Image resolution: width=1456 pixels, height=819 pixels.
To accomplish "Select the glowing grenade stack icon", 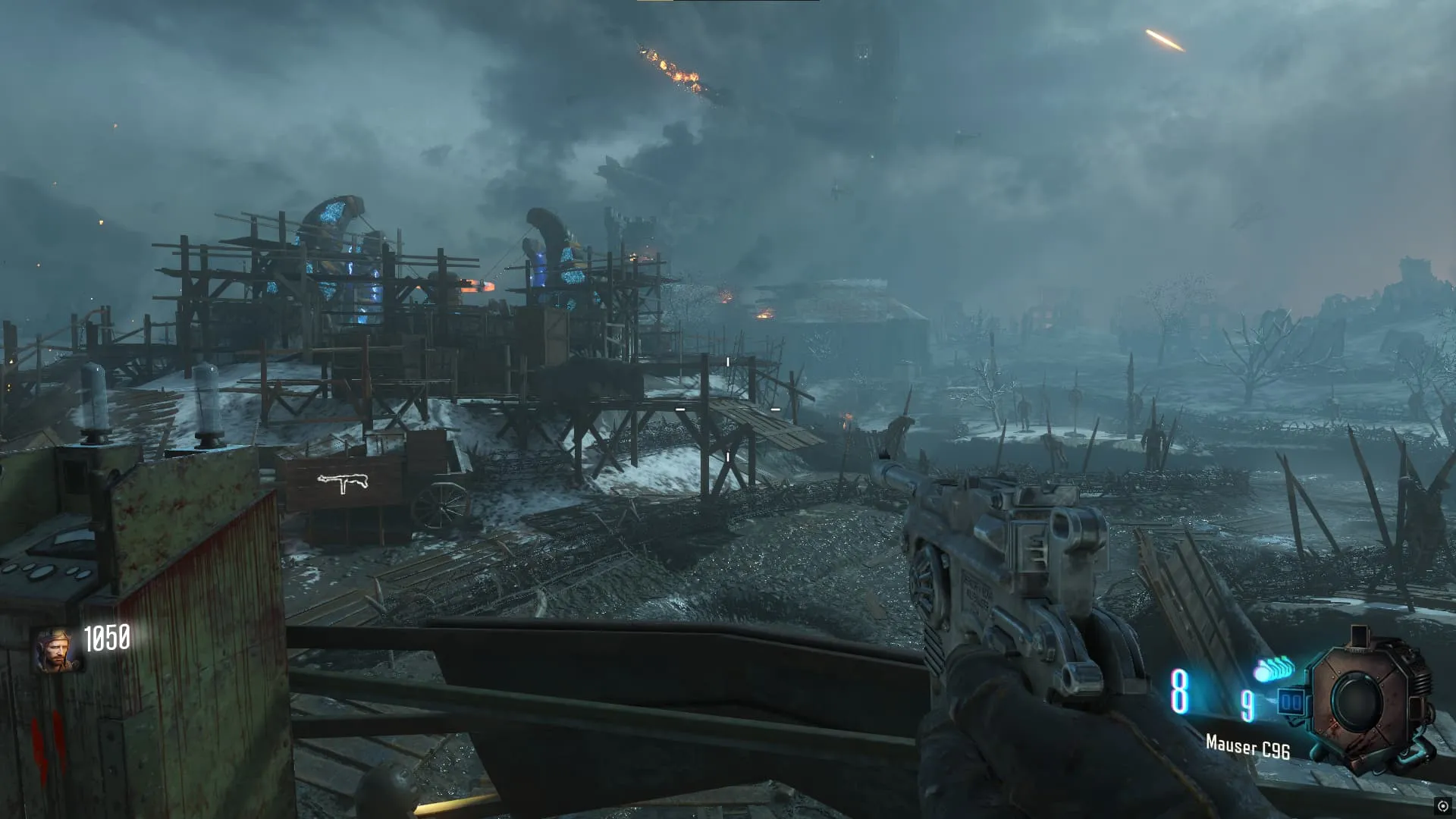I will (x=1273, y=670).
